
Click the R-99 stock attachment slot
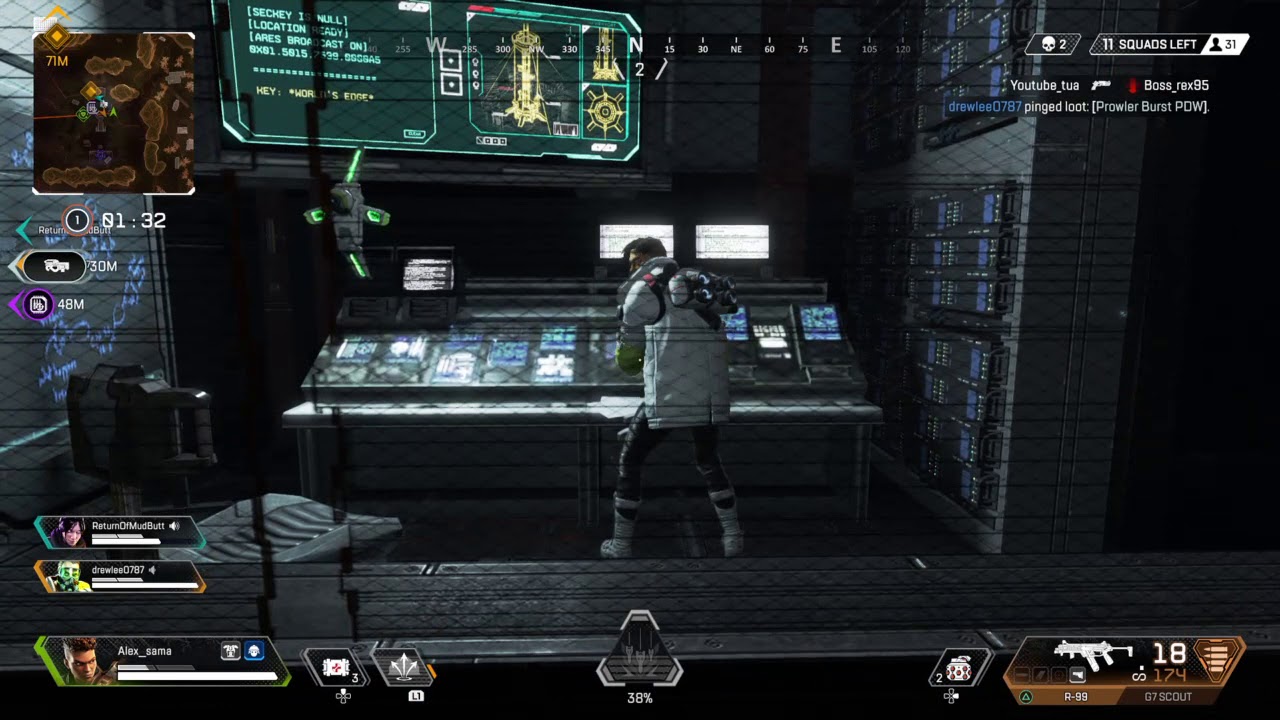1078,676
